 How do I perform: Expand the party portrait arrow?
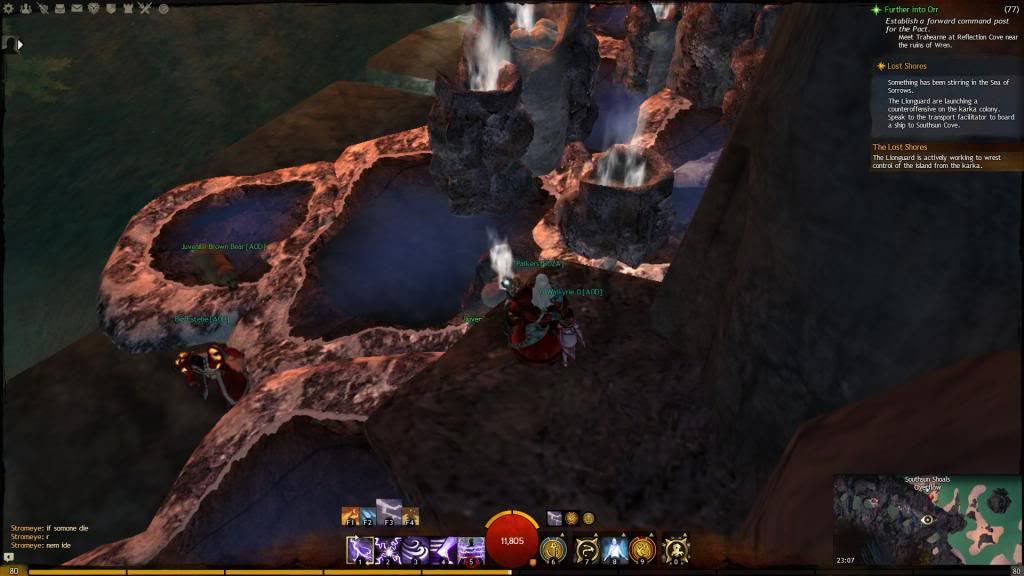tap(20, 44)
